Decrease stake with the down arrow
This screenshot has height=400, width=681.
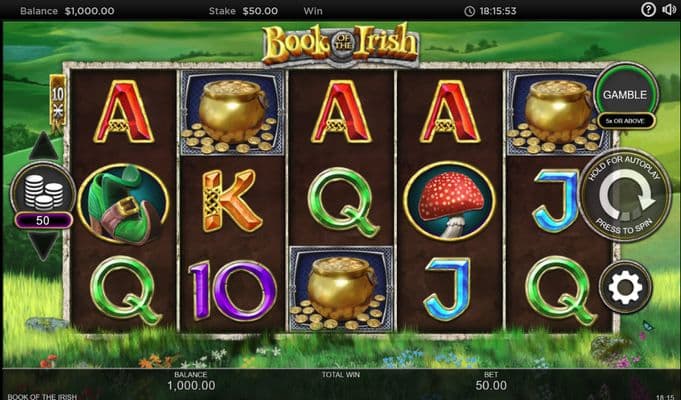pyautogui.click(x=43, y=243)
